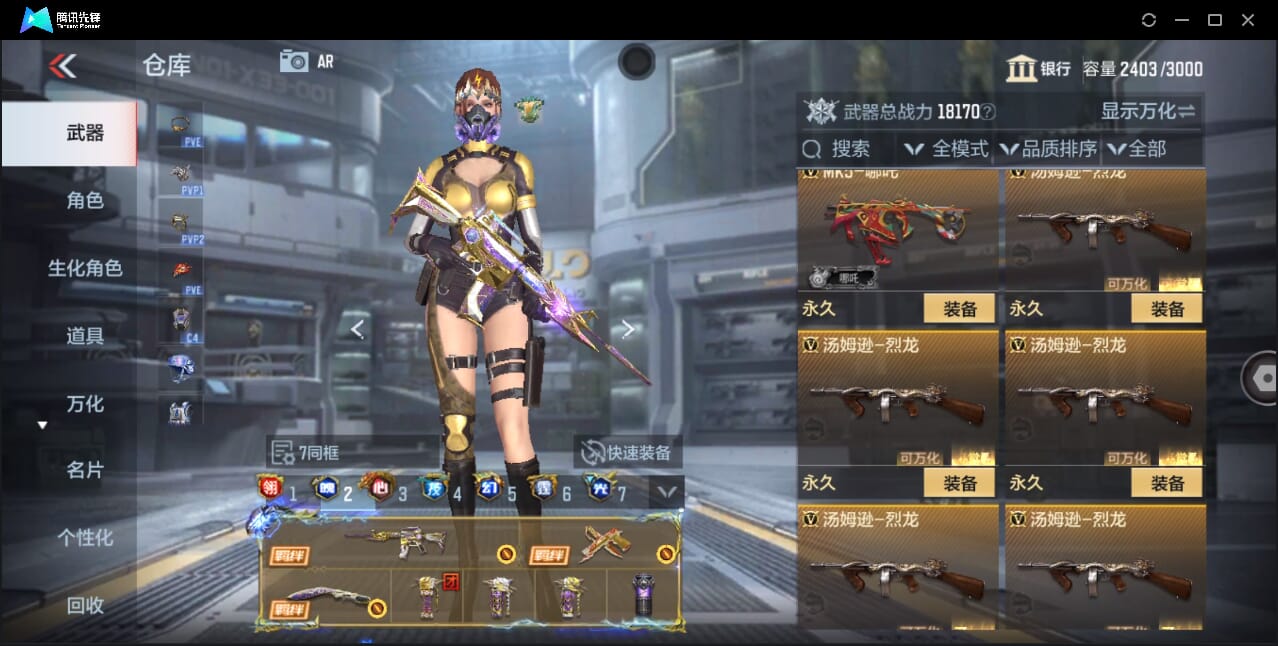Toggle the 显示万化 display switch

pyautogui.click(x=1148, y=111)
